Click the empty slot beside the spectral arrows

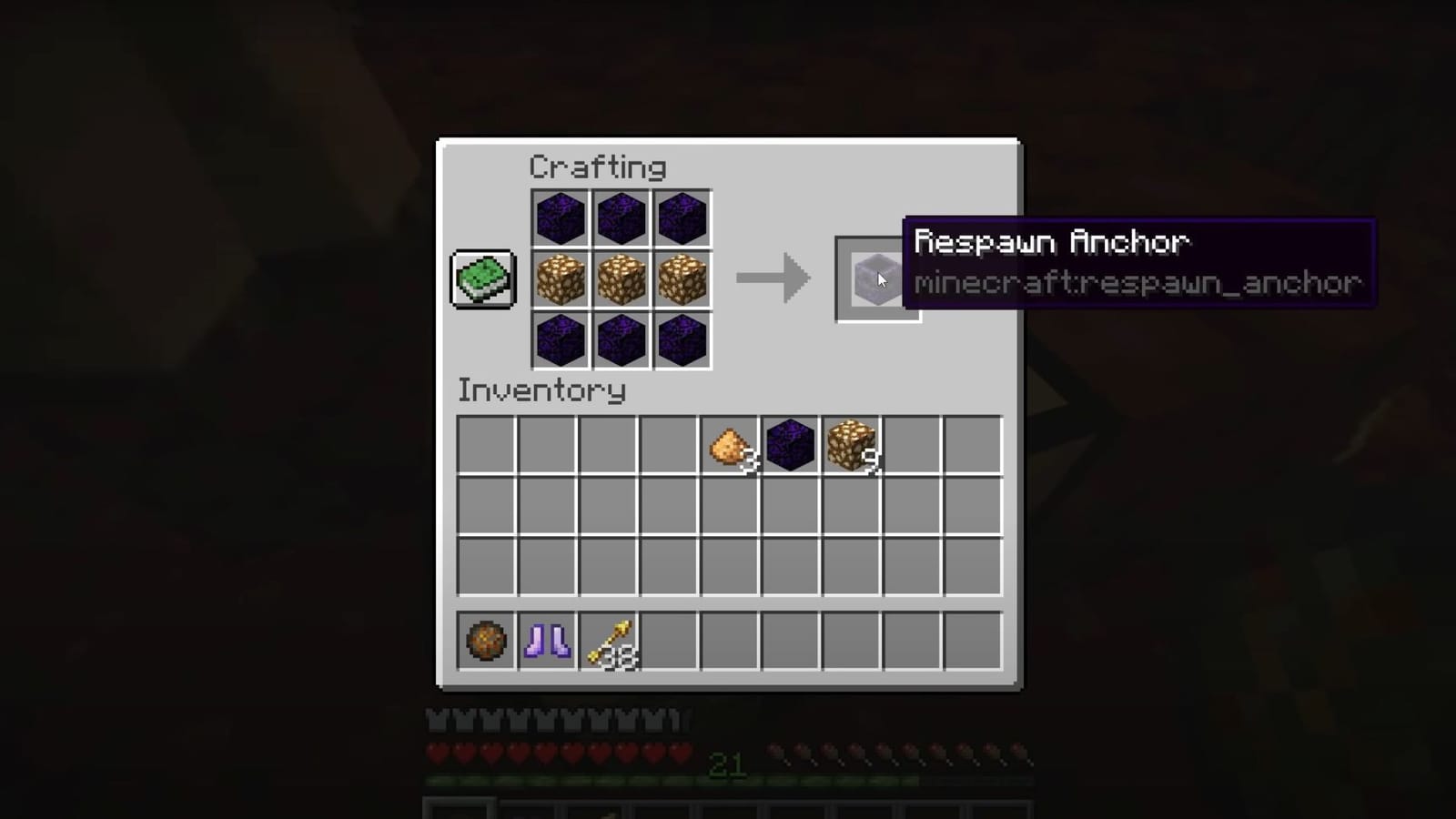pos(669,642)
